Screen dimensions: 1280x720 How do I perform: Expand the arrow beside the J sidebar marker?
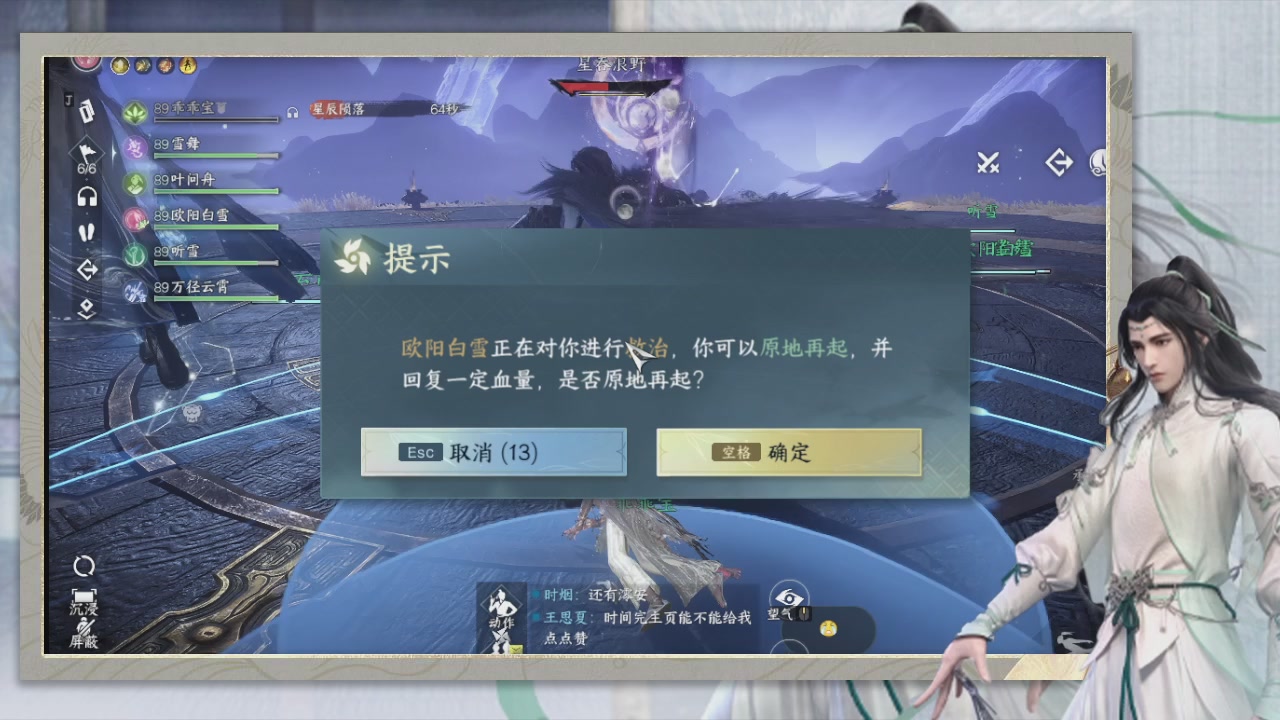(87, 112)
